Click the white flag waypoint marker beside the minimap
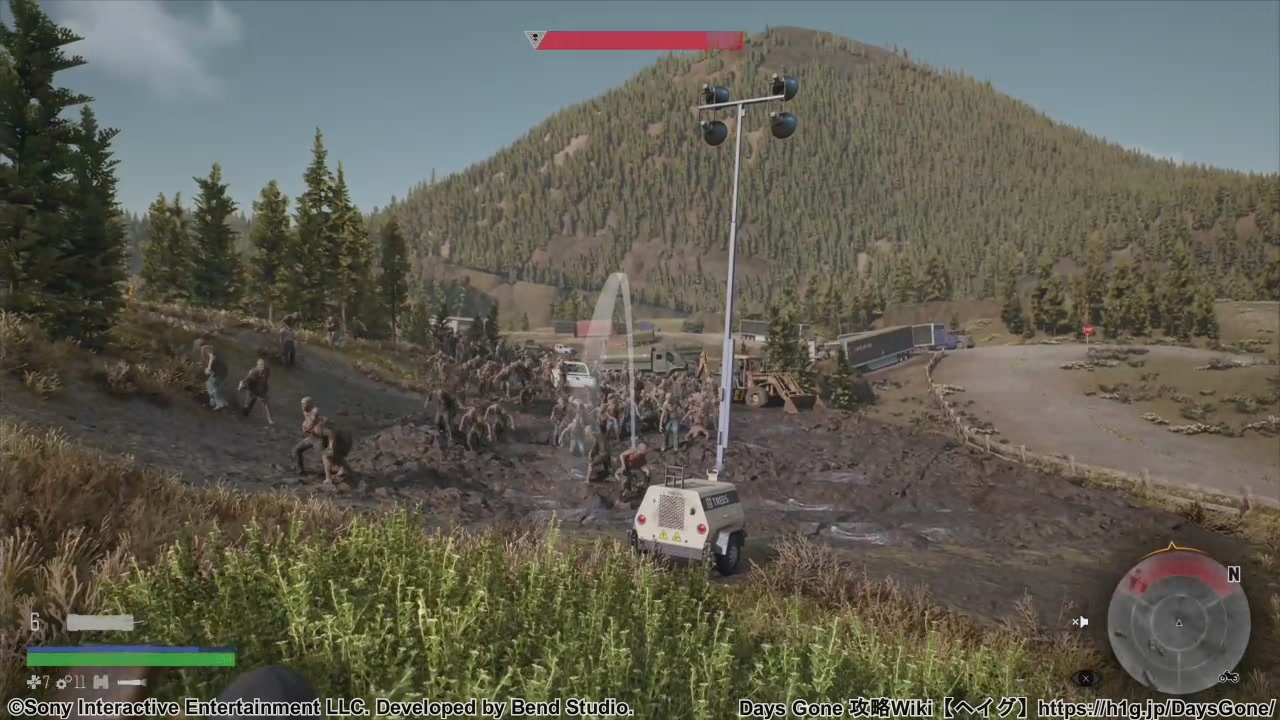The image size is (1280, 720). (1083, 622)
